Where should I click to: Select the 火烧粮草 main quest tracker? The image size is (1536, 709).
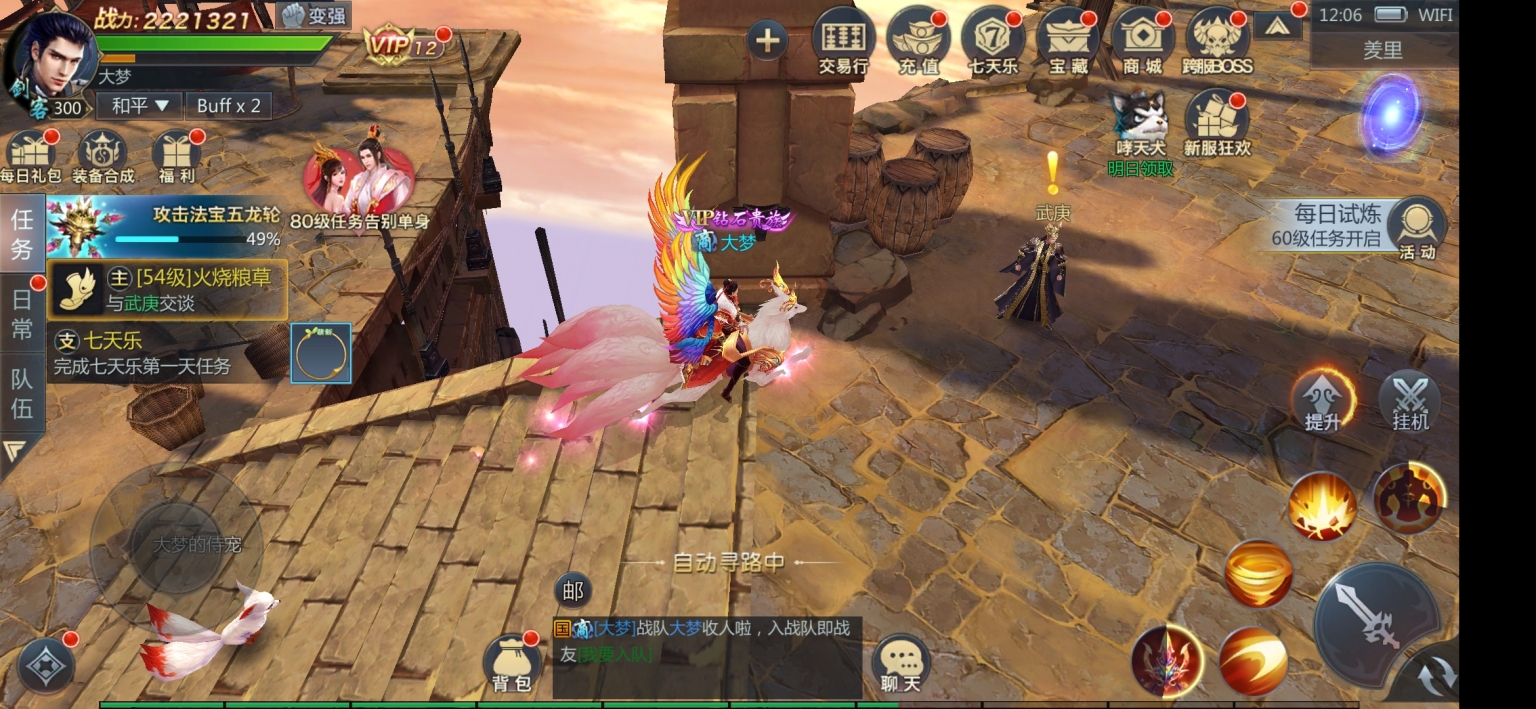pyautogui.click(x=168, y=289)
